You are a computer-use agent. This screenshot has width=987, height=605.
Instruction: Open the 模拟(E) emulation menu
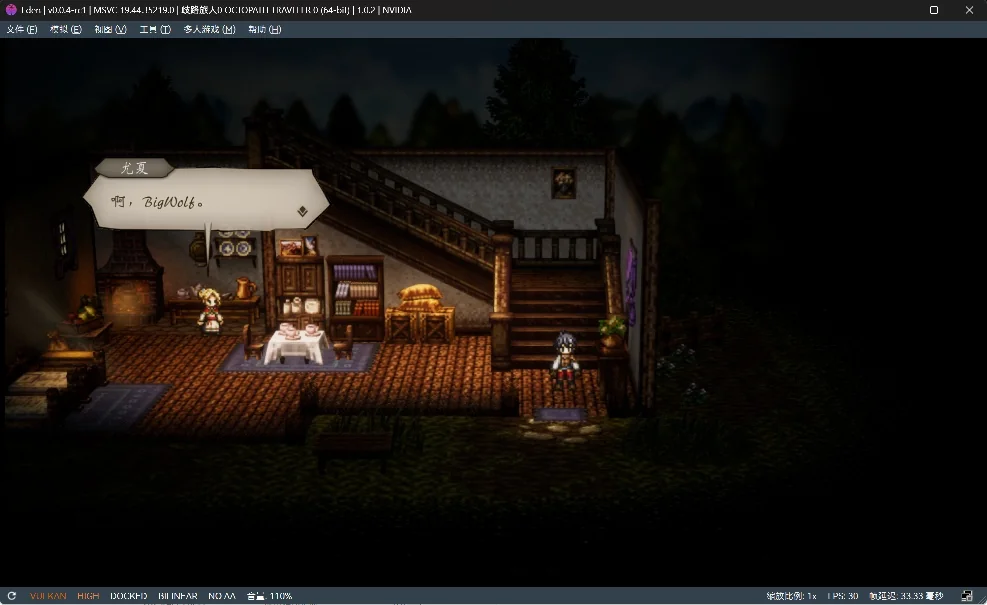click(x=66, y=29)
